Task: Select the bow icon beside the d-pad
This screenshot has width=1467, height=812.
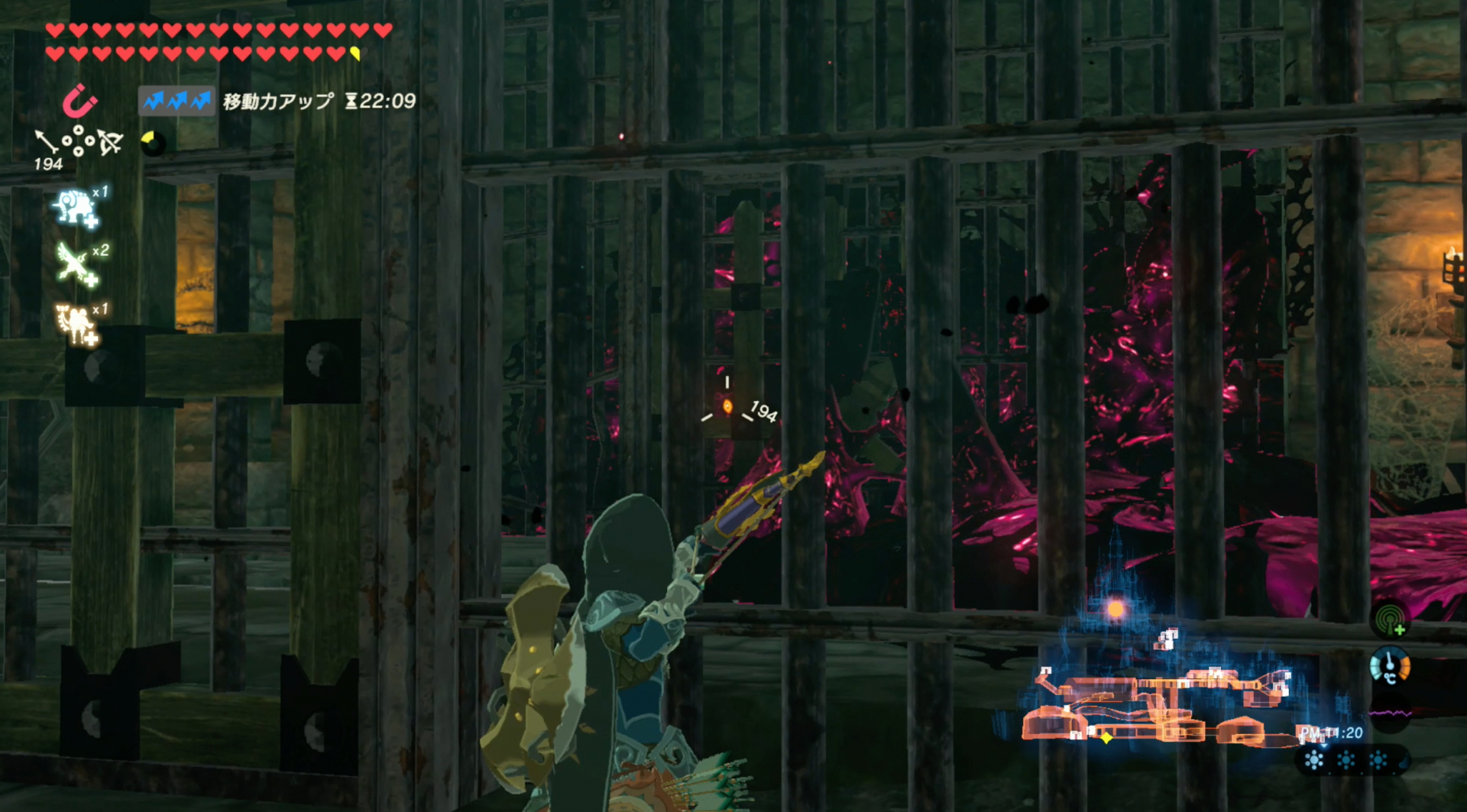Action: pos(110,142)
